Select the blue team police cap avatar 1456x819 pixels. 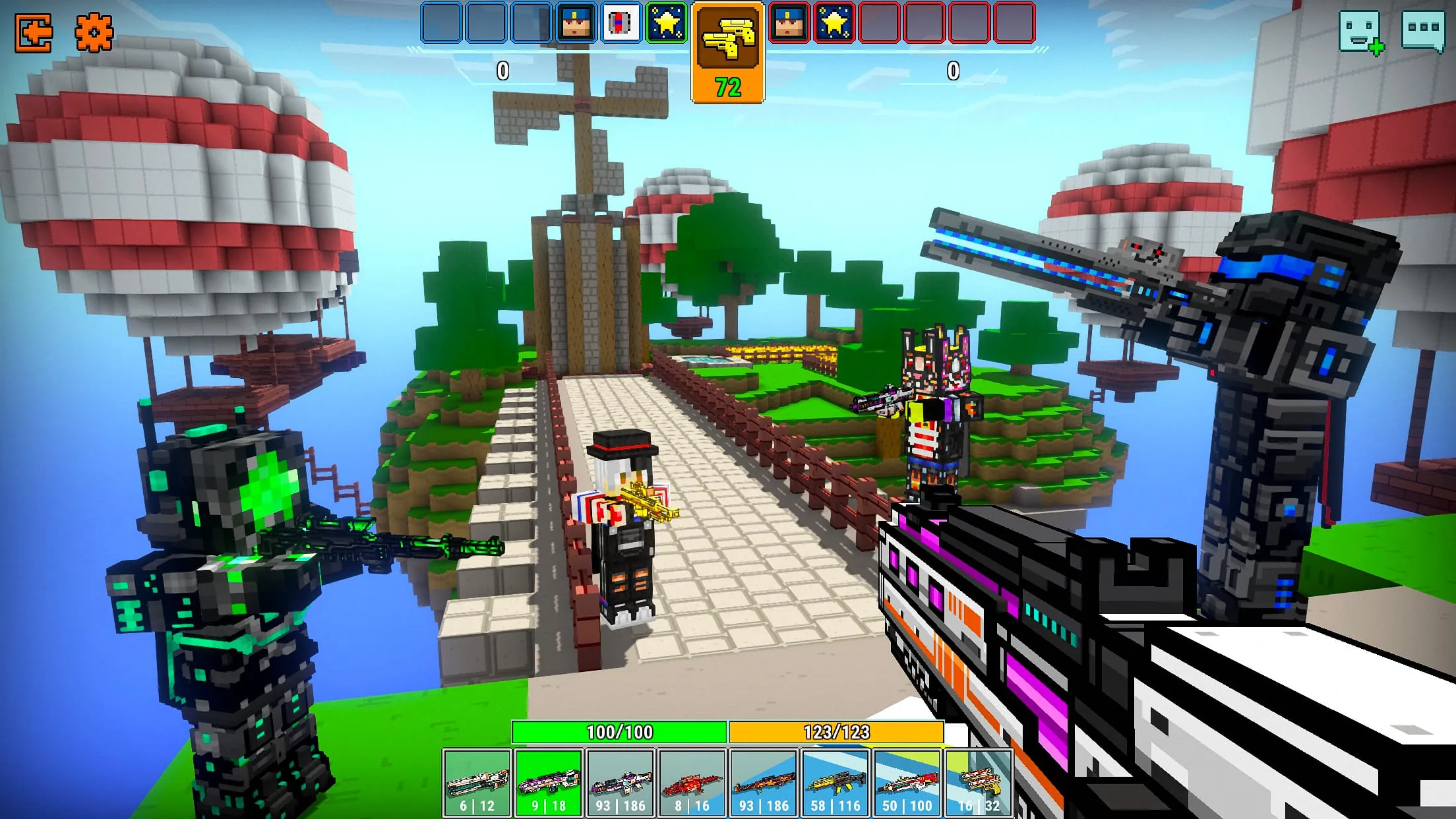(574, 22)
